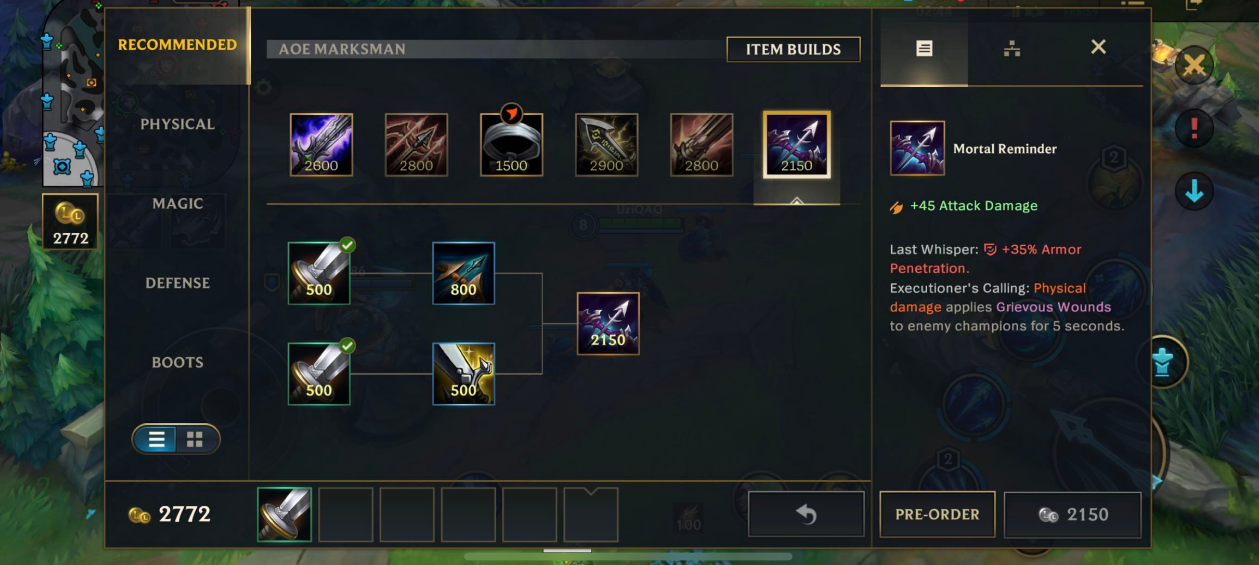Open the Magic items category
The width and height of the screenshot is (1259, 565).
177,203
